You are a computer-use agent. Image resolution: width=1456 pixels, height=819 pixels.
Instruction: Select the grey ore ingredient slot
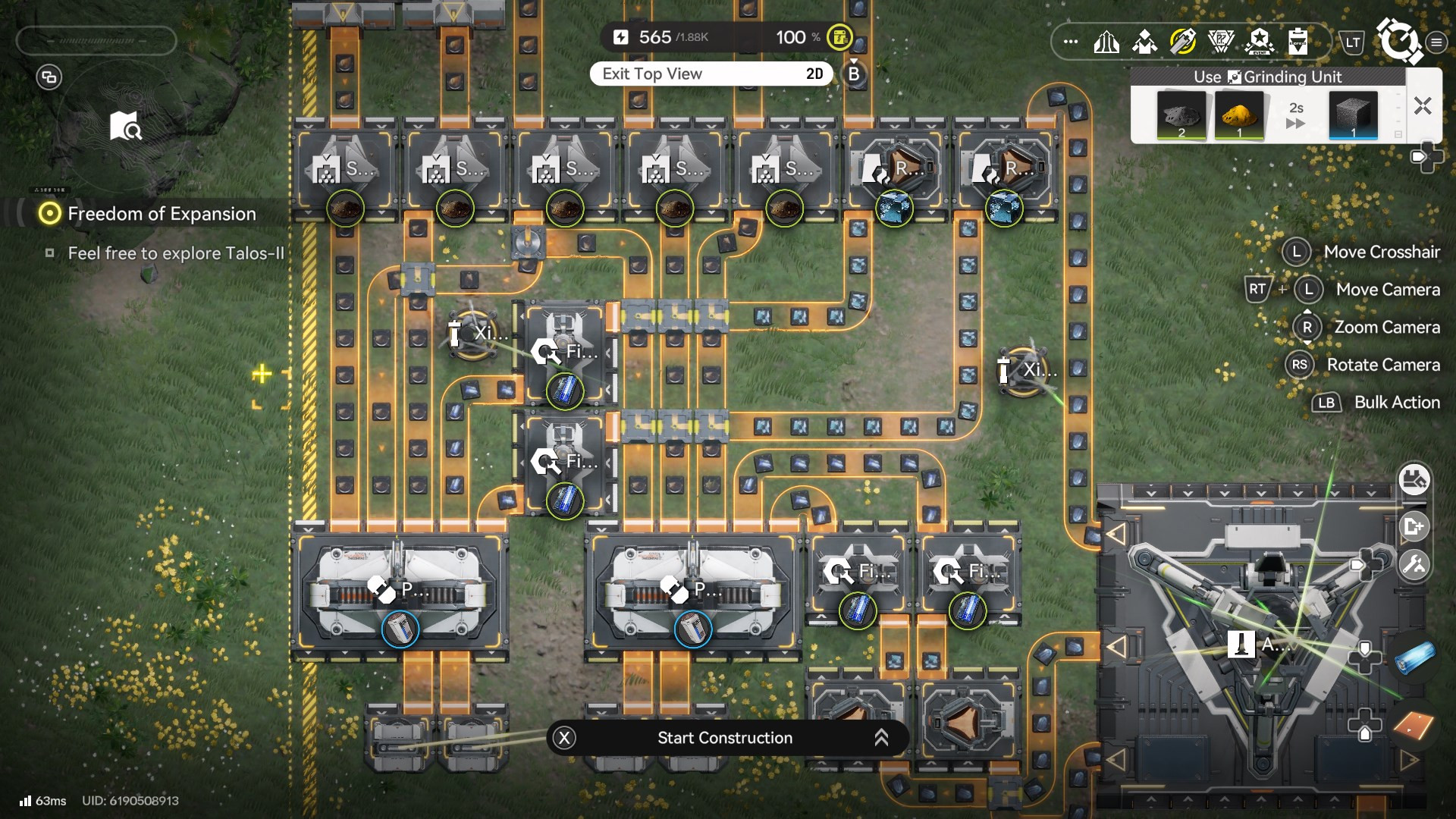[1181, 115]
